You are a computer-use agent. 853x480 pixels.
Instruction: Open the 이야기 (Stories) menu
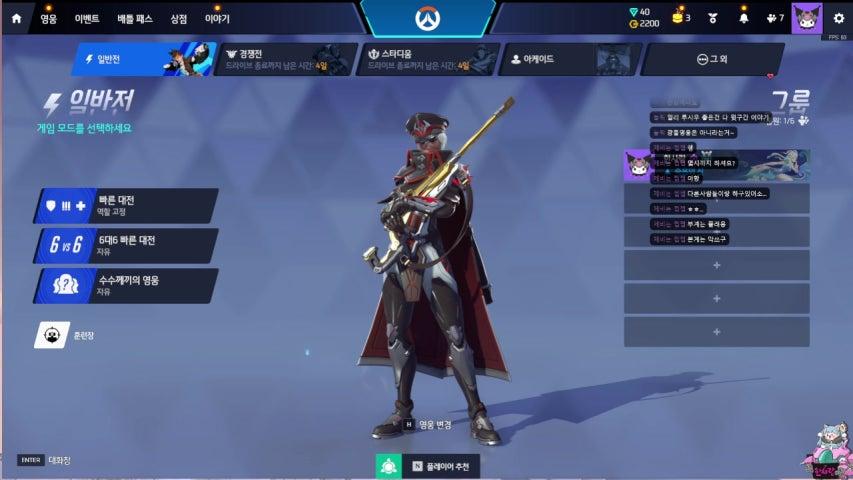click(x=217, y=18)
